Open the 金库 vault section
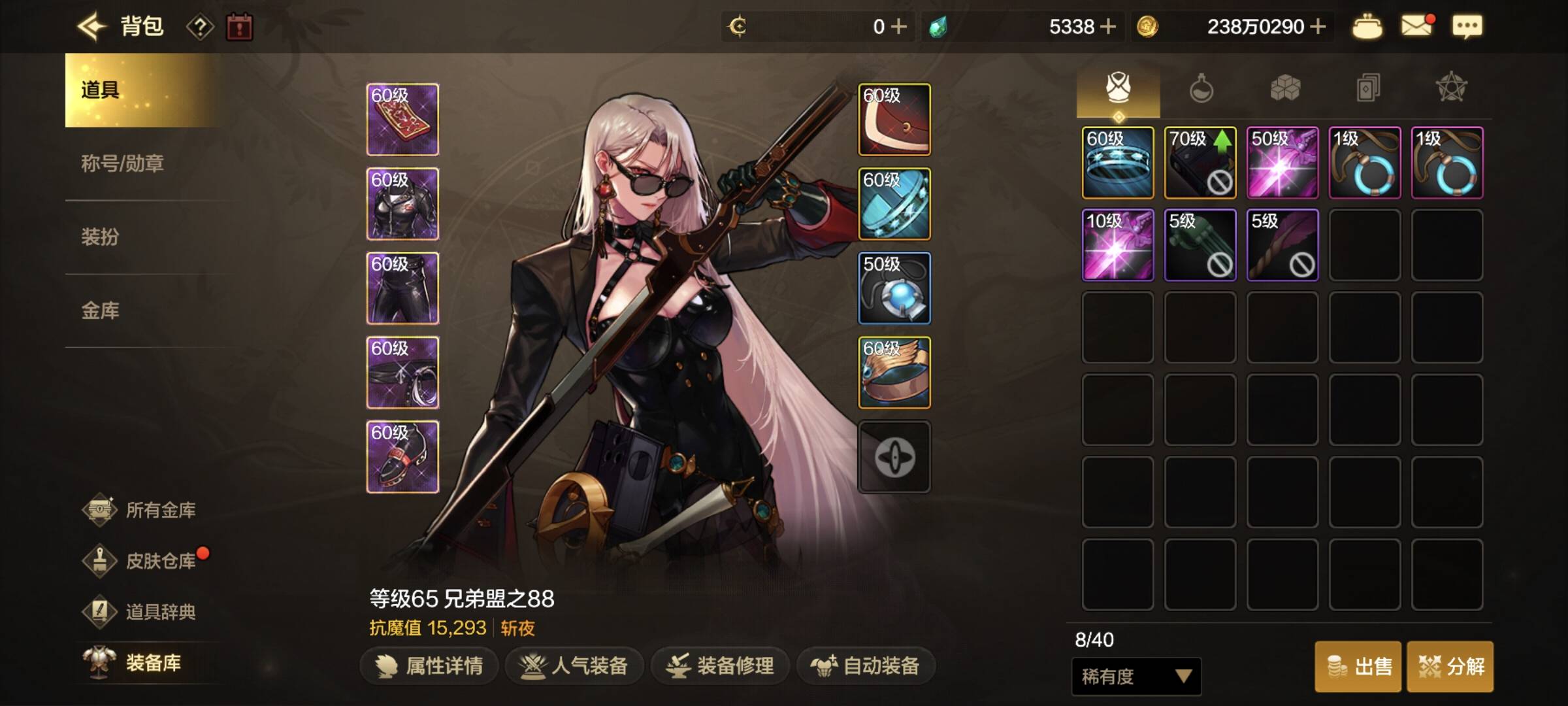1568x706 pixels. point(100,311)
